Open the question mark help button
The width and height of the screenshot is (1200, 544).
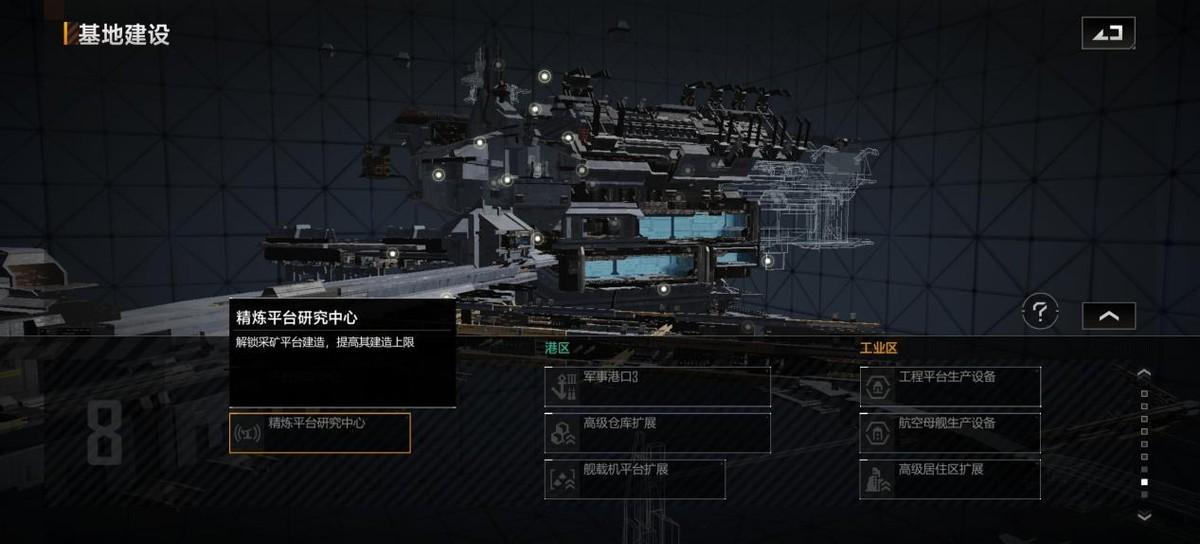point(1040,313)
